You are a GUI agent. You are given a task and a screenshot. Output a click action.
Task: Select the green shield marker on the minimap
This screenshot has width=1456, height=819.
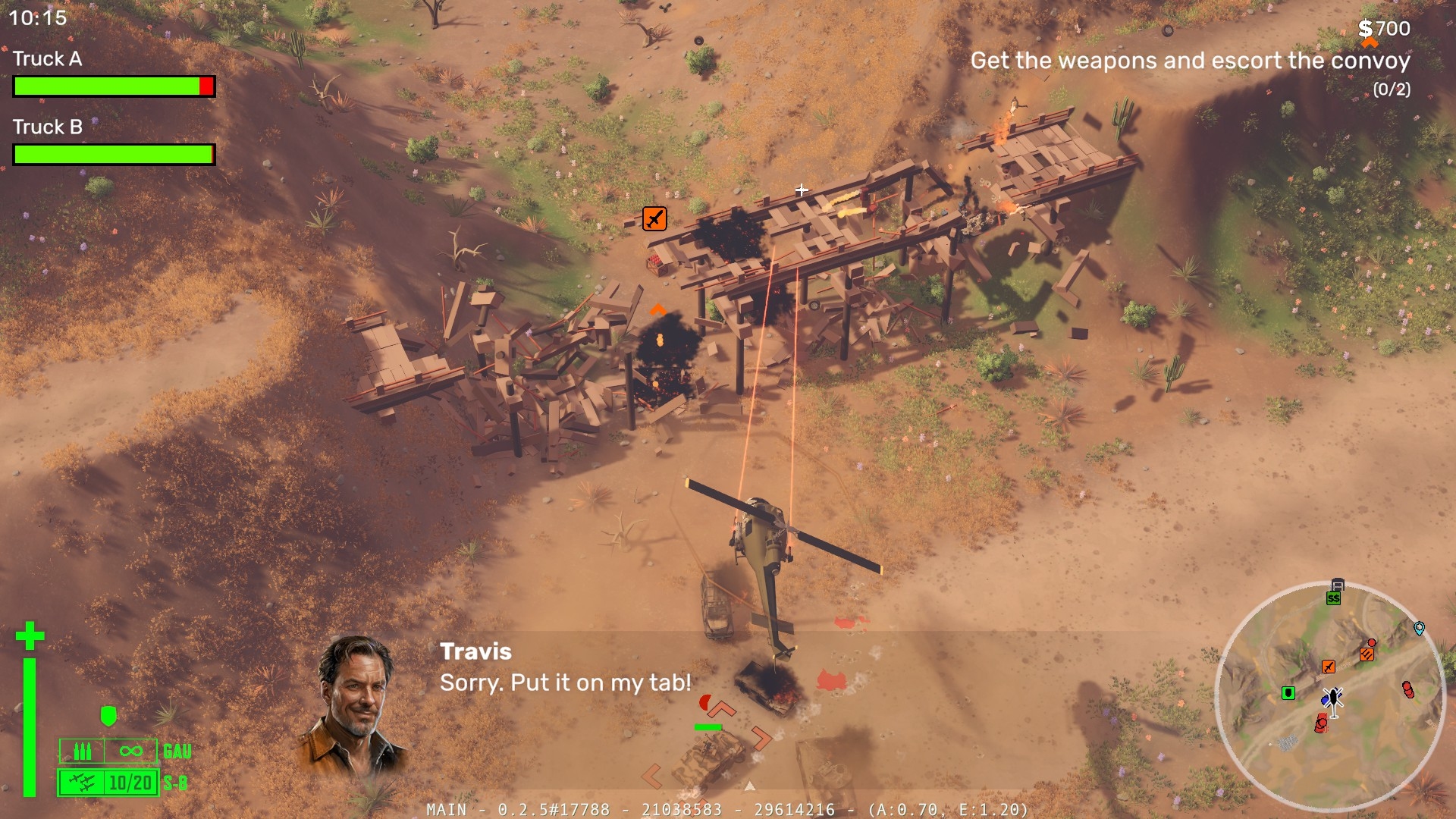click(1288, 692)
